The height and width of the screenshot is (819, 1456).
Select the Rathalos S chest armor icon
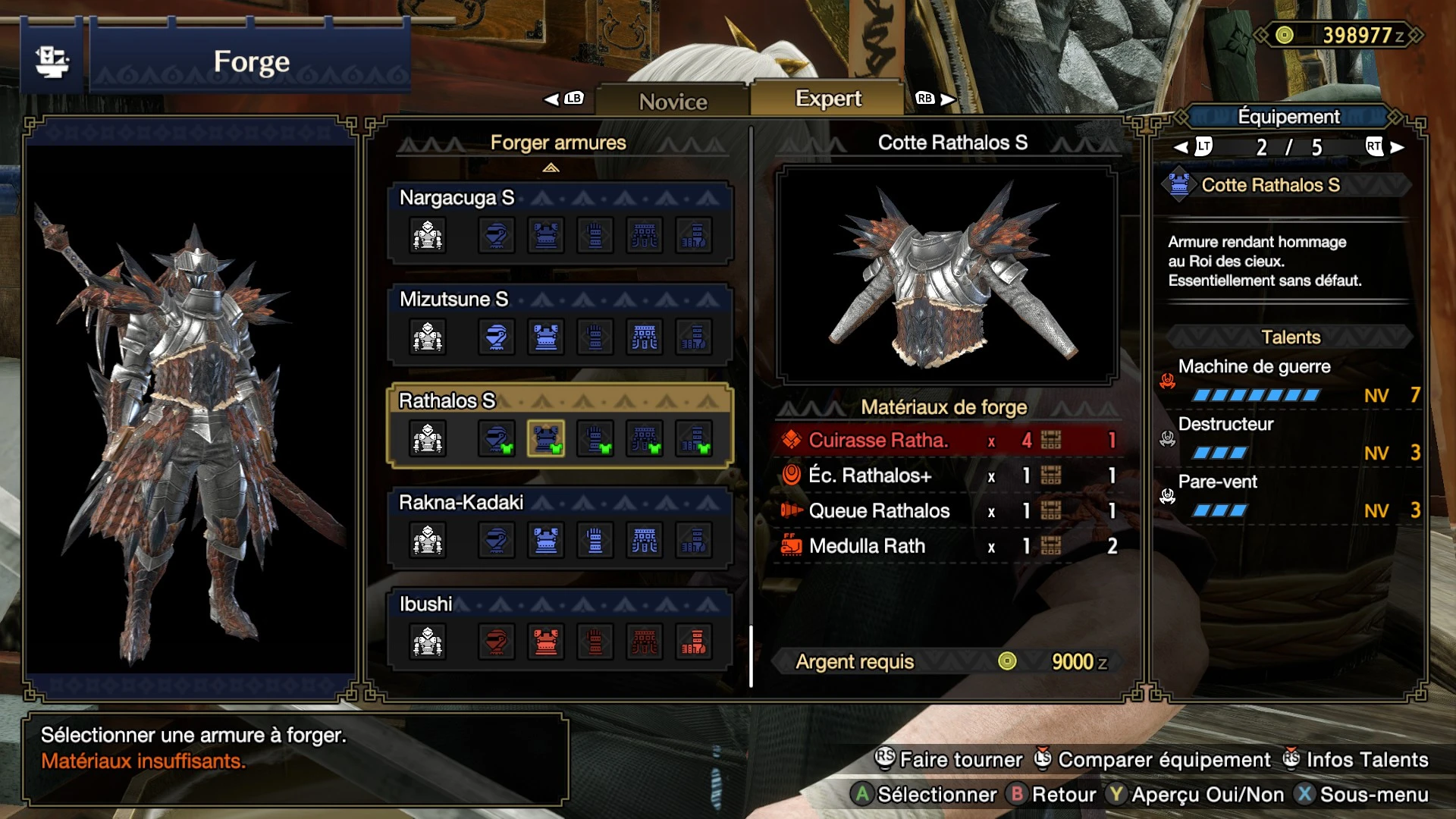(545, 438)
